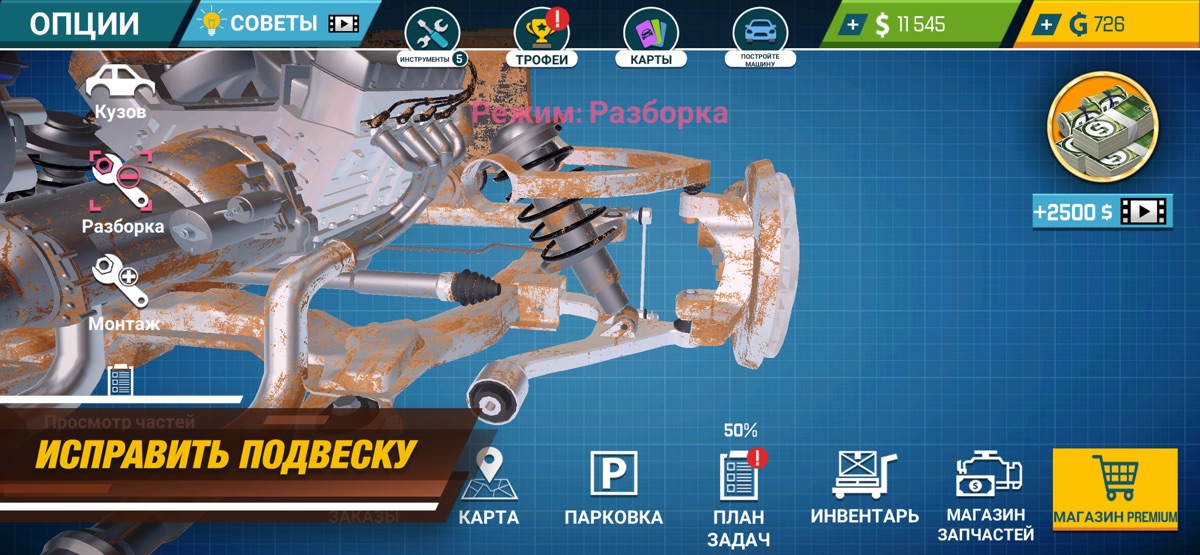The height and width of the screenshot is (555, 1200).
Task: Open the Карта map
Action: 489,487
